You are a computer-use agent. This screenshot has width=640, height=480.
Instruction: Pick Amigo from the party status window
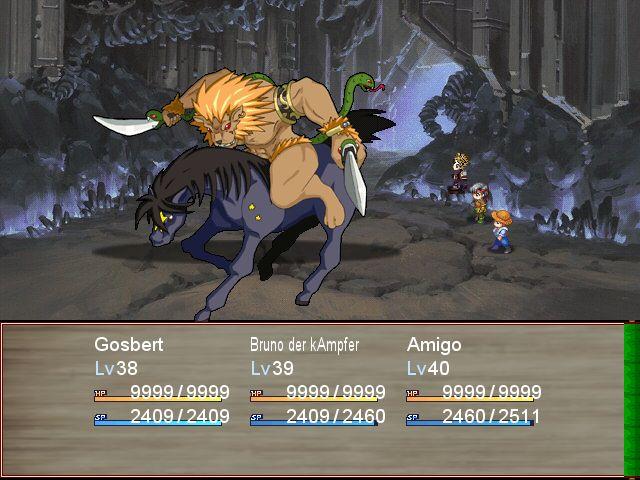[434, 345]
